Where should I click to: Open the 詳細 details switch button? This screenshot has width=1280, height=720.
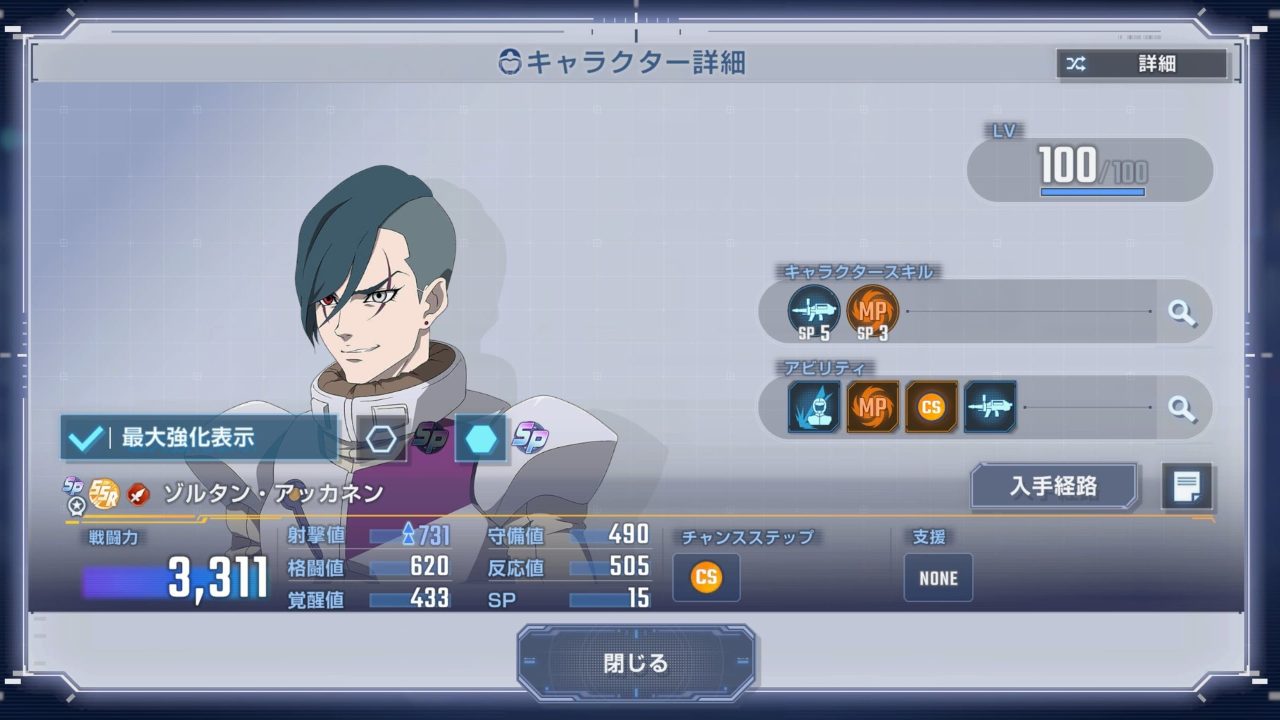(x=1142, y=64)
